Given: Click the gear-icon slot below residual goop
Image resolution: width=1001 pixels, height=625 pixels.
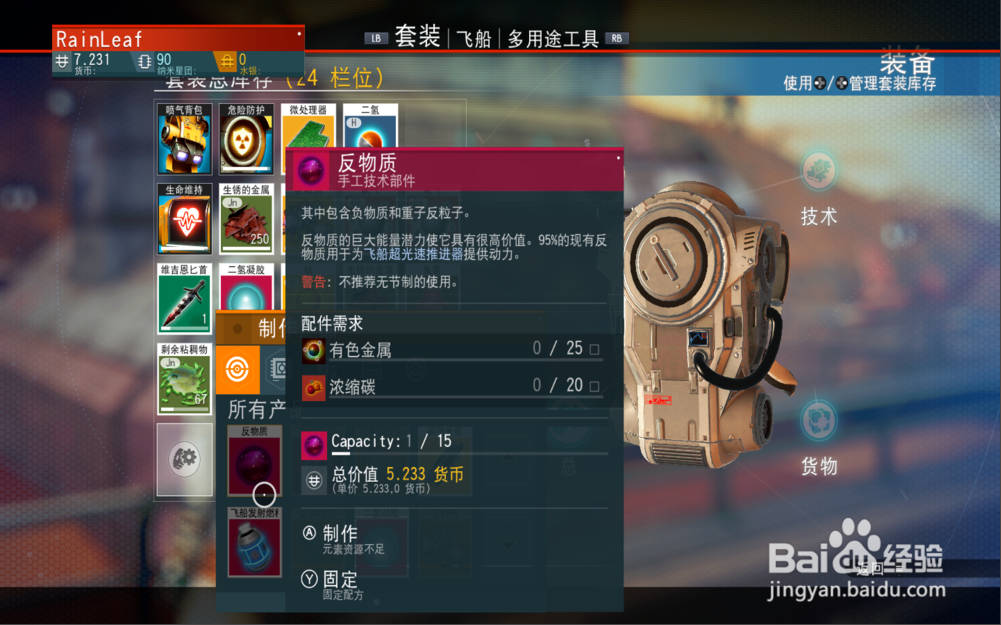Looking at the screenshot, I should 185,459.
